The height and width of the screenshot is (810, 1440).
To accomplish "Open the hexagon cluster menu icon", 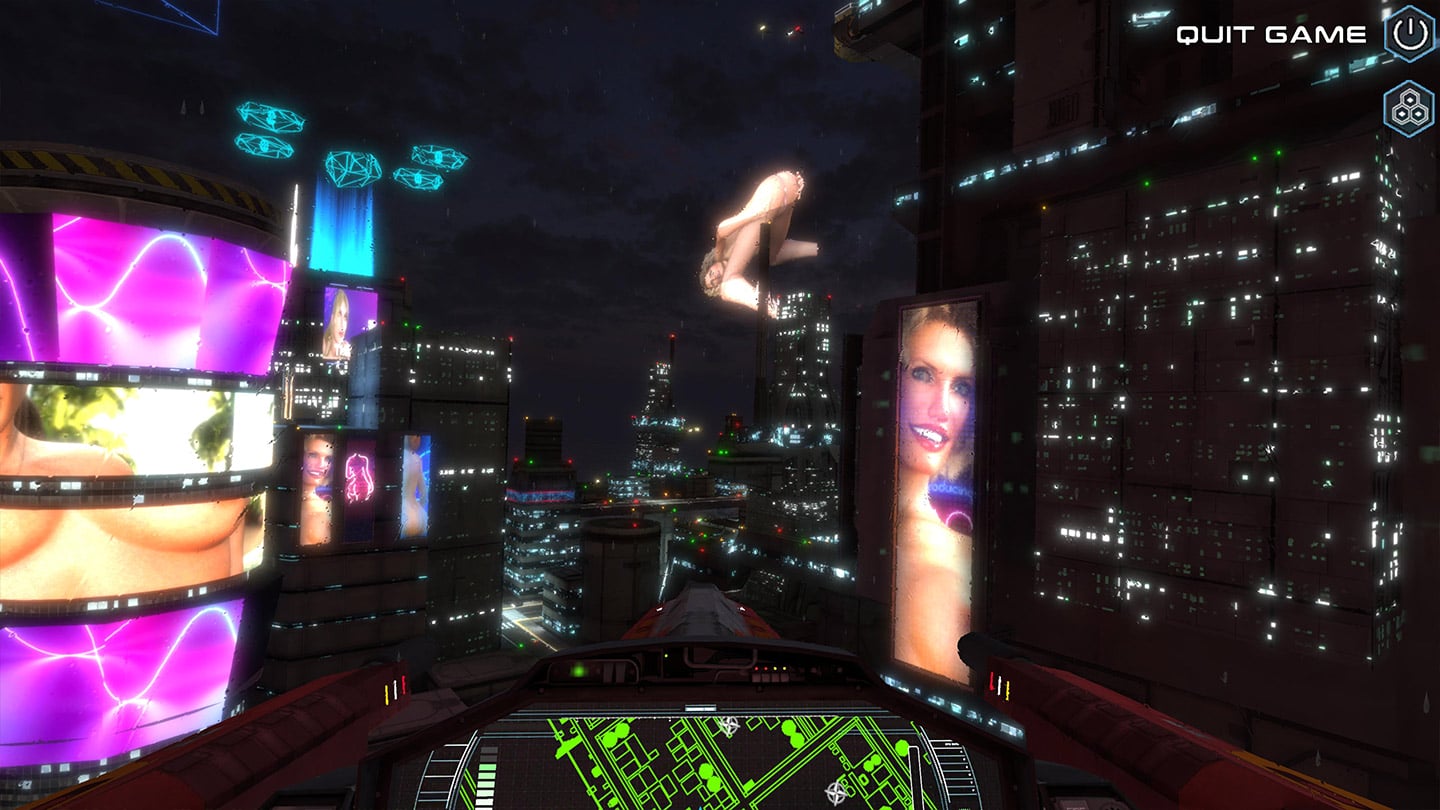I will click(x=1409, y=108).
